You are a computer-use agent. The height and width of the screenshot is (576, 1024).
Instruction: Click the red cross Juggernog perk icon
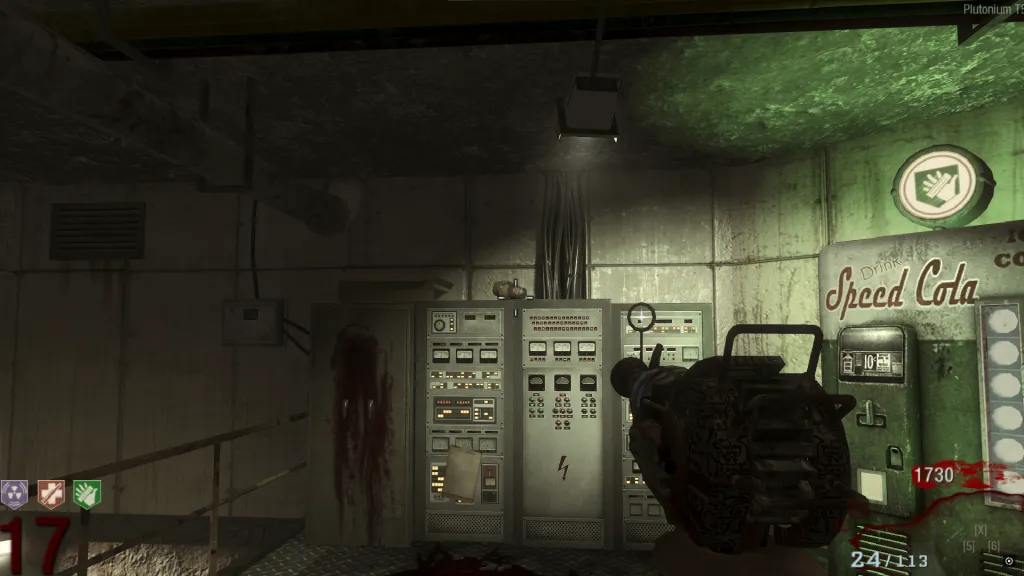(50, 493)
